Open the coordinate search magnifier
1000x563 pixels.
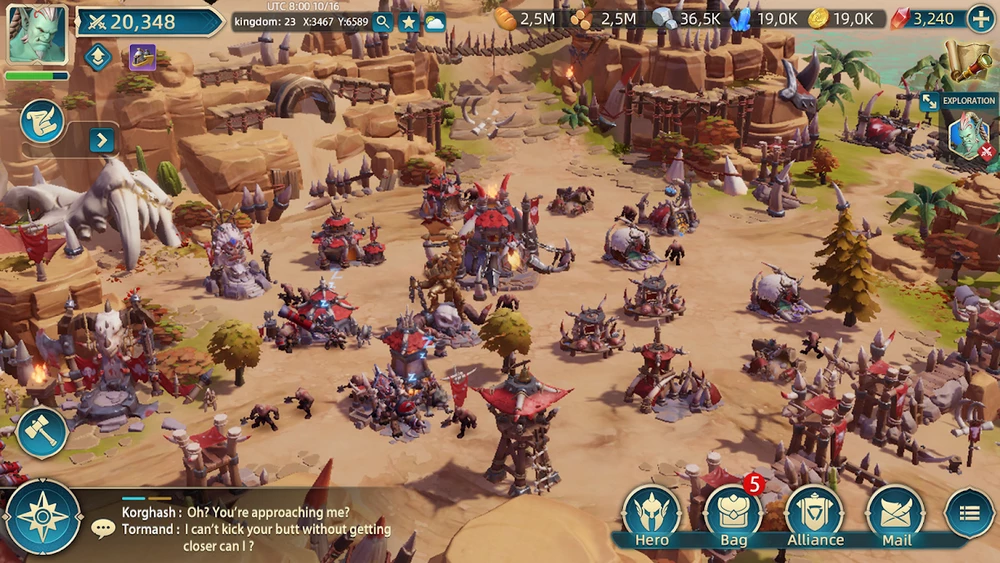[x=383, y=22]
